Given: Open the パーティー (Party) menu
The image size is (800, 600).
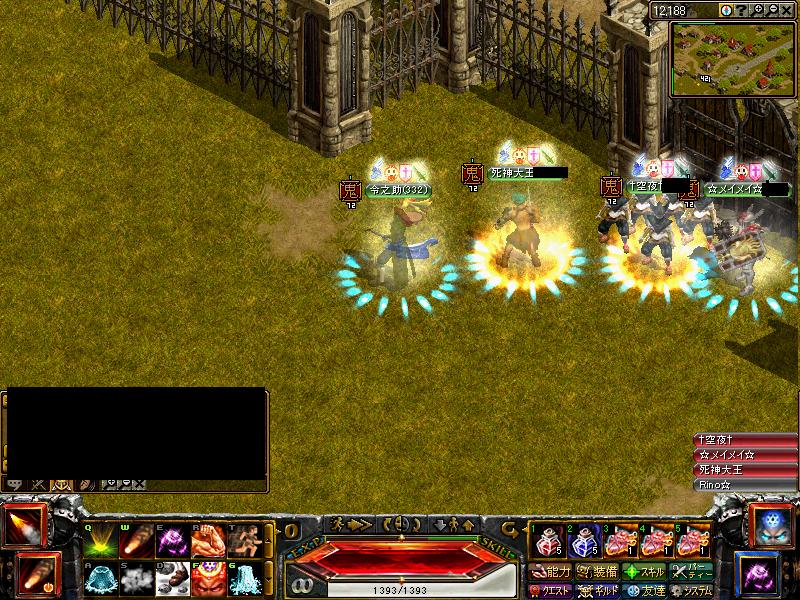Looking at the screenshot, I should pos(691,572).
